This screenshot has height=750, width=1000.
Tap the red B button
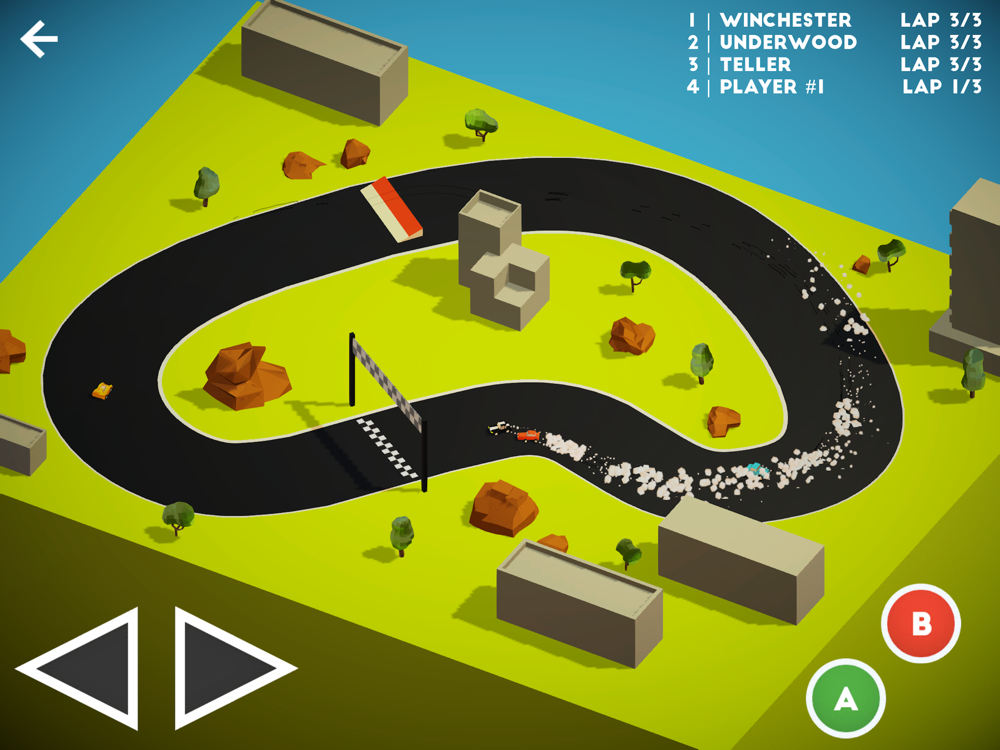click(x=921, y=624)
